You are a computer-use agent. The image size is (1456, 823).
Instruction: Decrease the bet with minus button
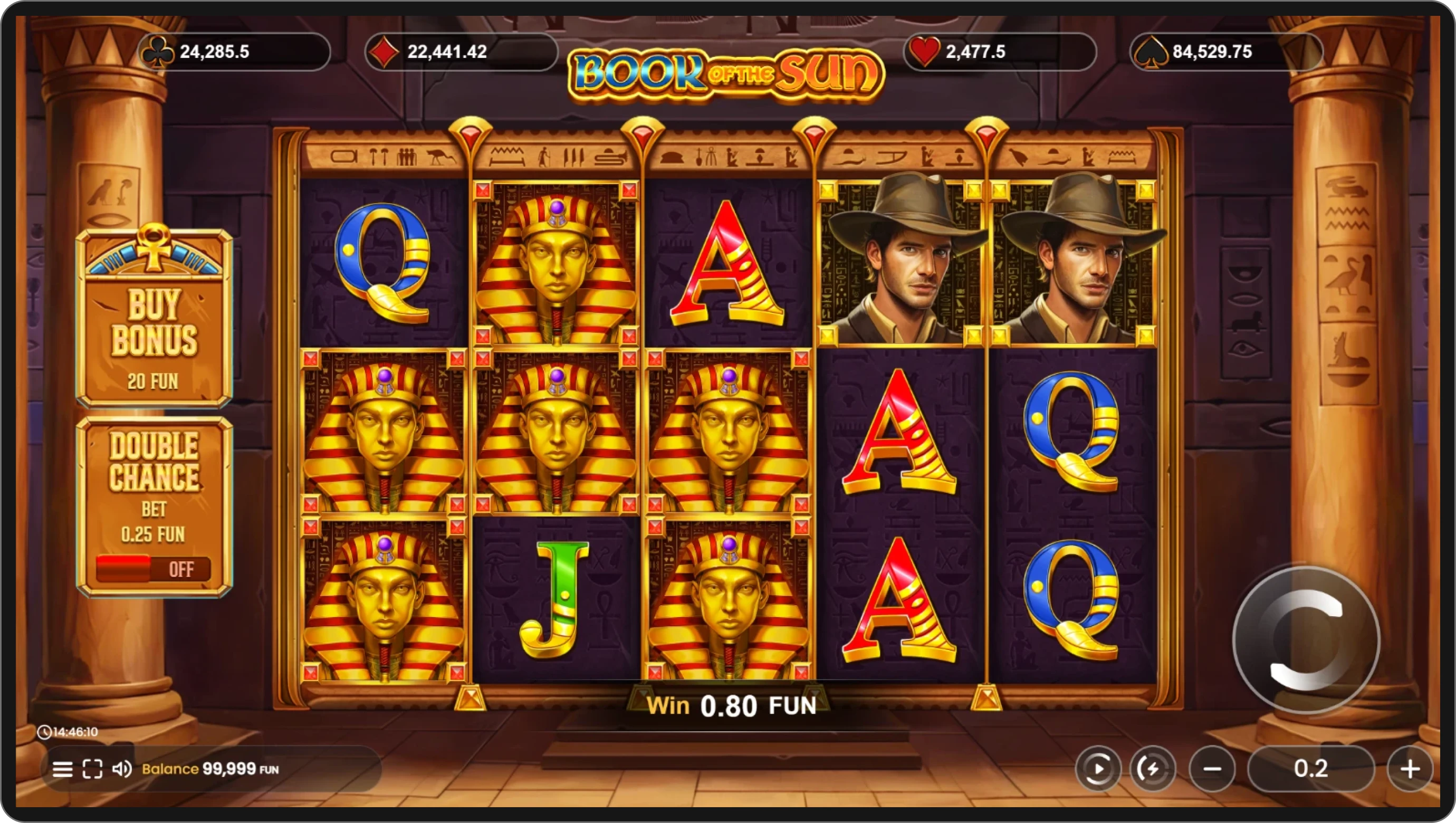1212,769
